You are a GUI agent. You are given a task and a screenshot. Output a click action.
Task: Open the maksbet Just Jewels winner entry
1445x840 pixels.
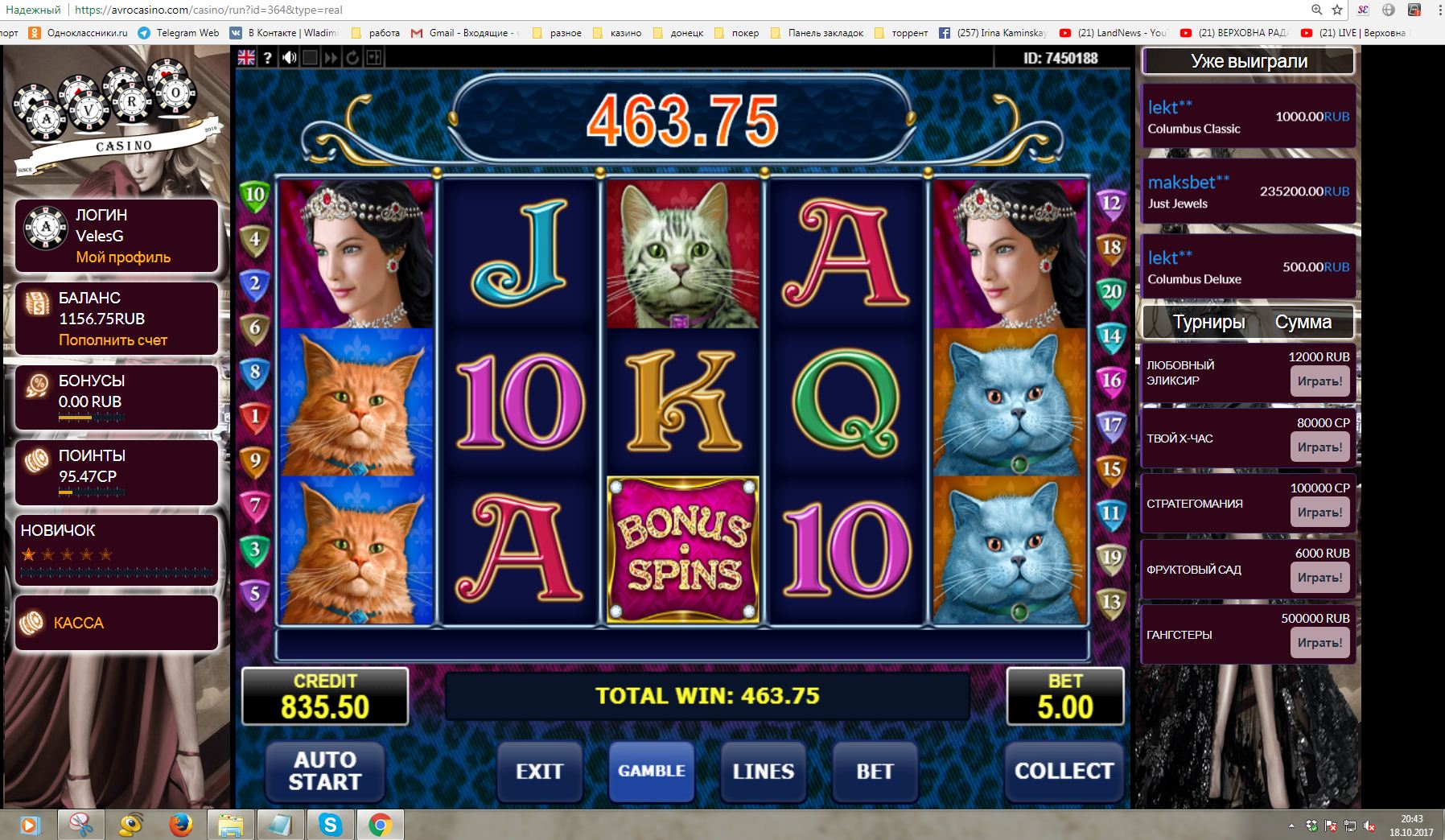(1248, 191)
